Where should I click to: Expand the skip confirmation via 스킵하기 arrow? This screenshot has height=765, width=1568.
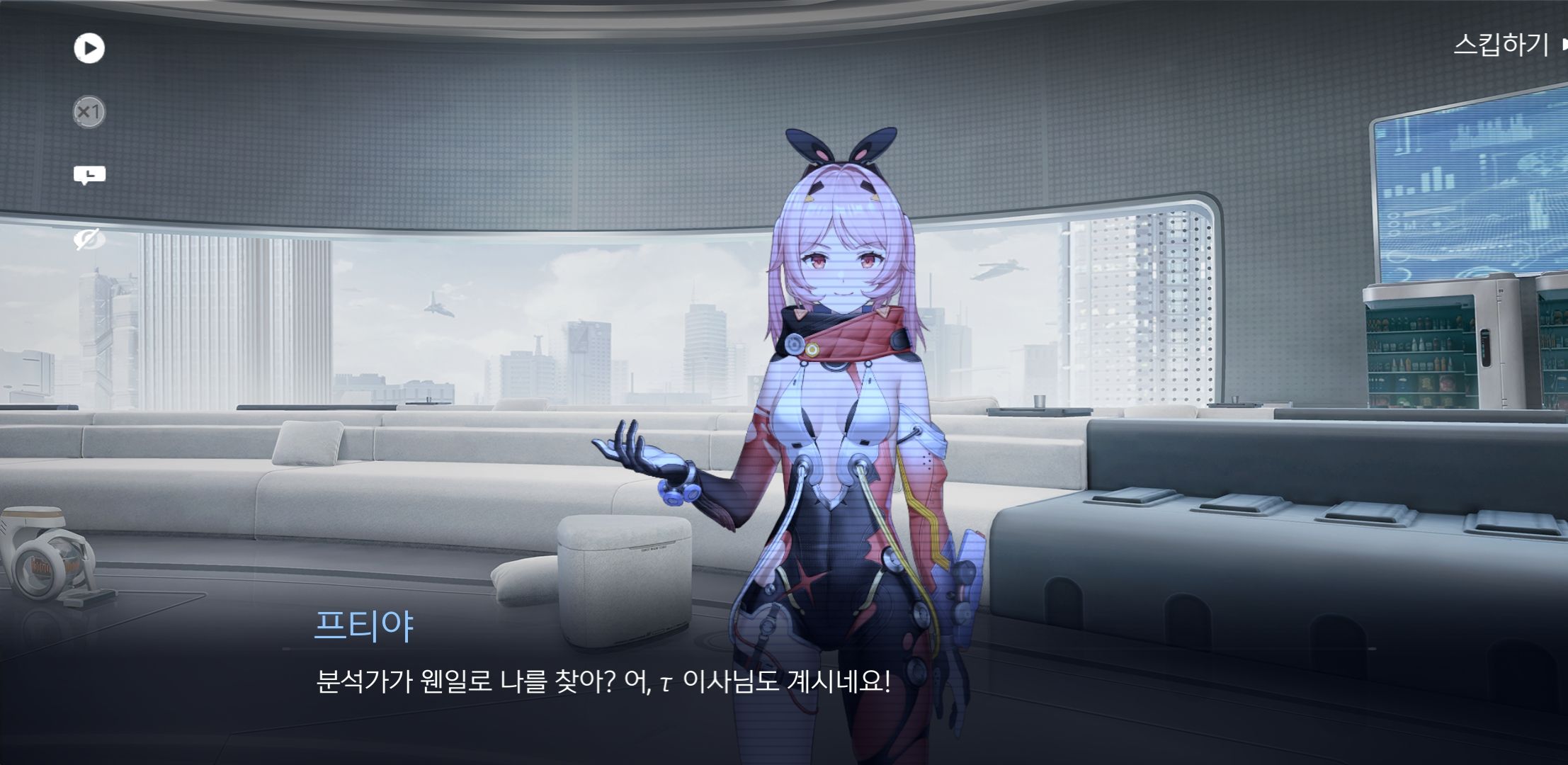pyautogui.click(x=1561, y=46)
